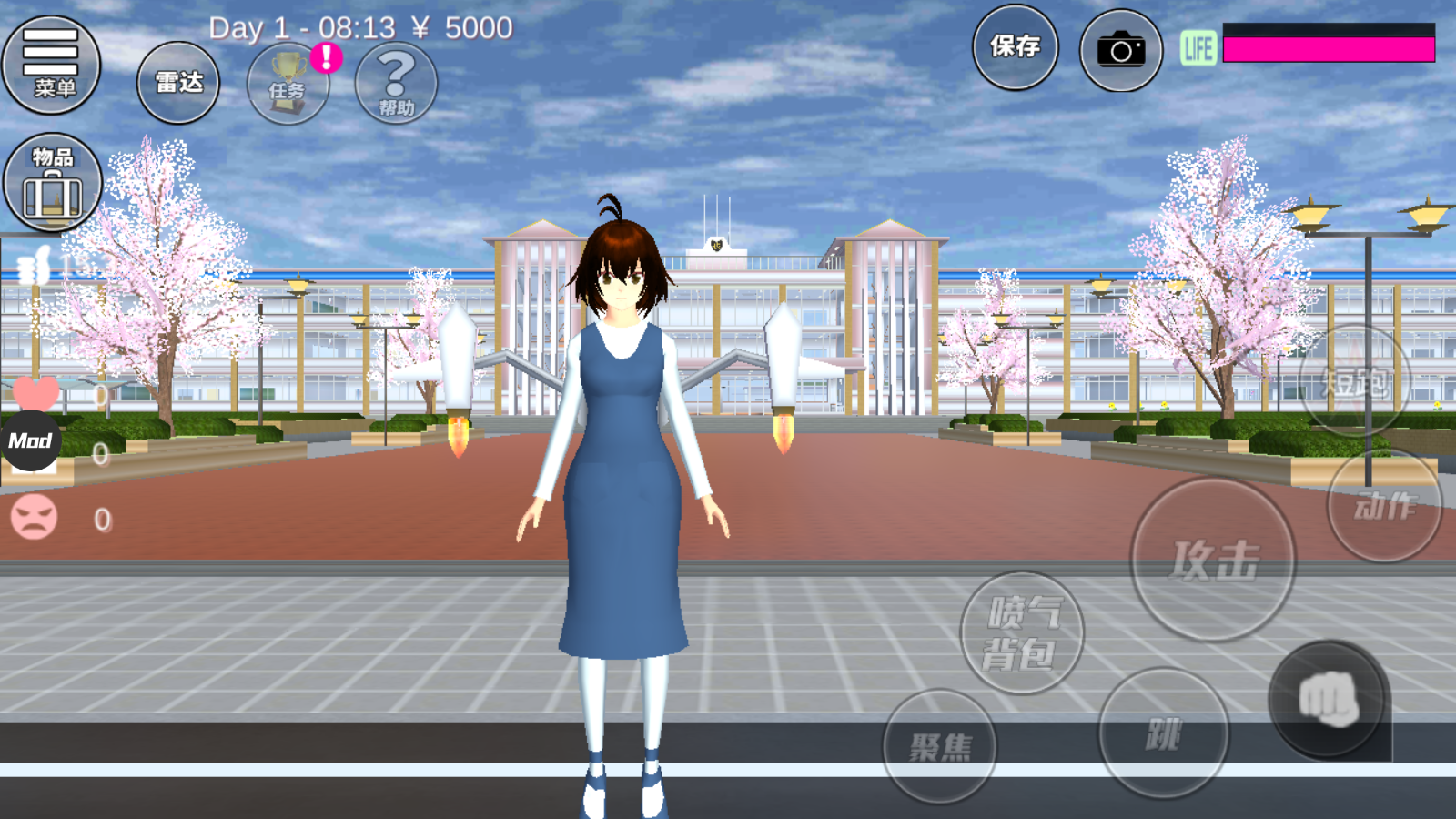Open the 物品 briefcase inventory
Screen dimensions: 1456x819
point(53,183)
